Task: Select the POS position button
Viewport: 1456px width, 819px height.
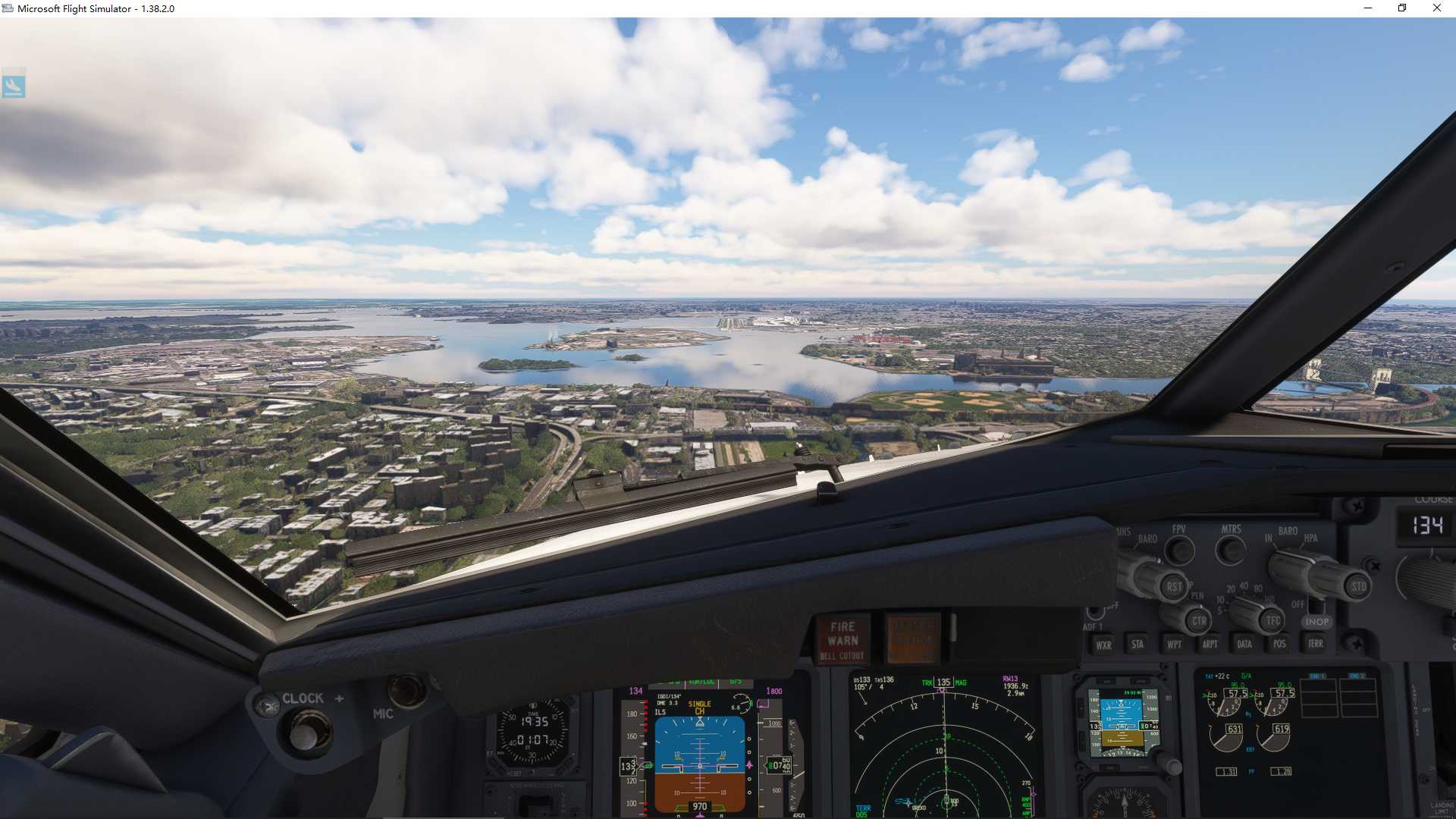Action: click(1279, 644)
